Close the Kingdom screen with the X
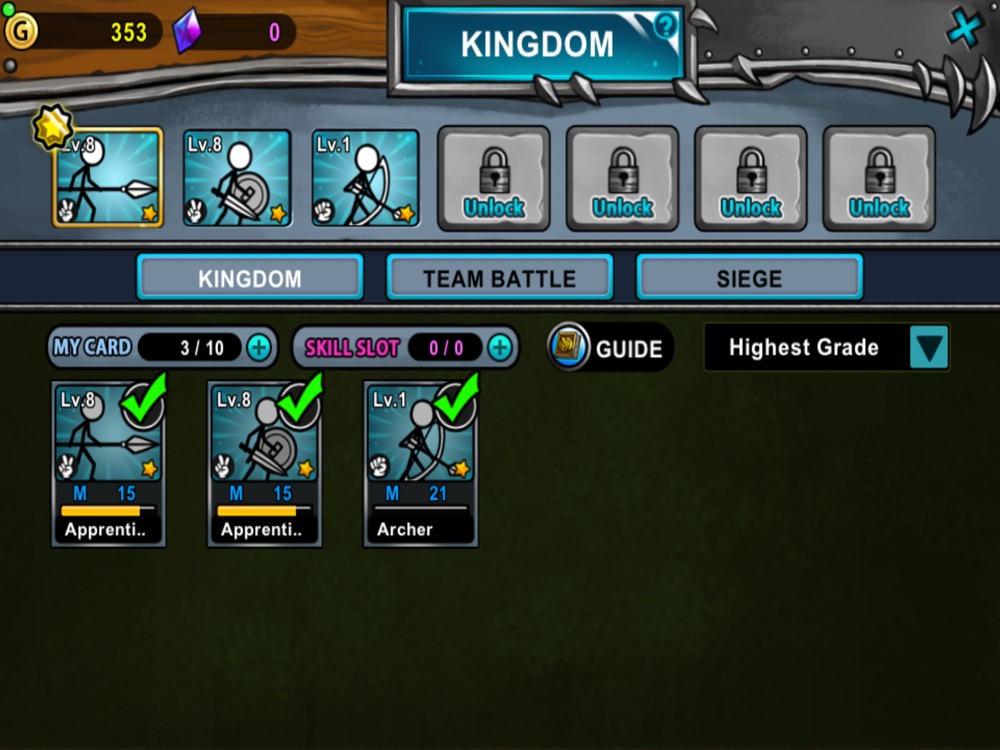 pyautogui.click(x=964, y=29)
